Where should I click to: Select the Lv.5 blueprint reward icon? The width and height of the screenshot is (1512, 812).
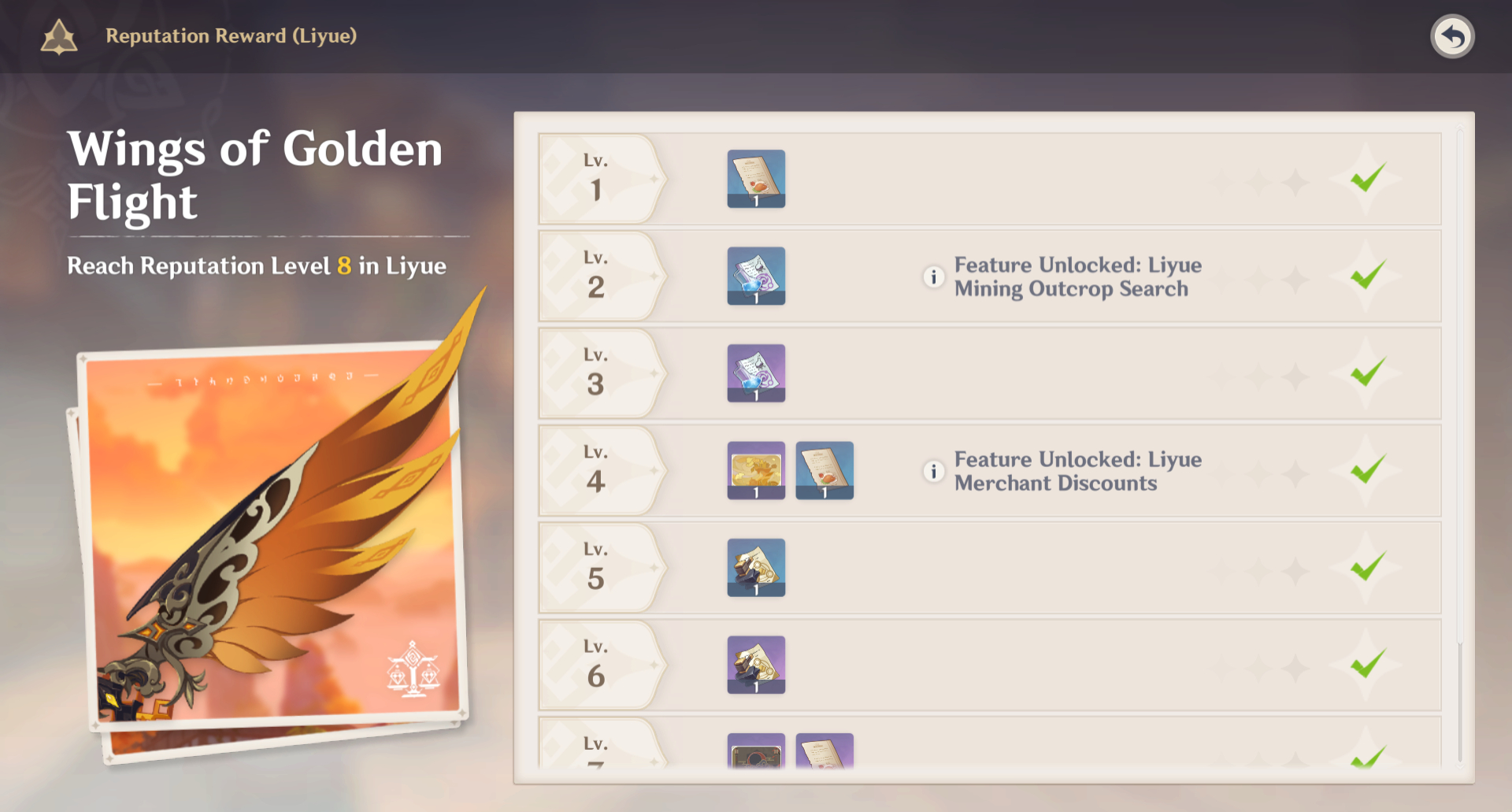coord(756,567)
